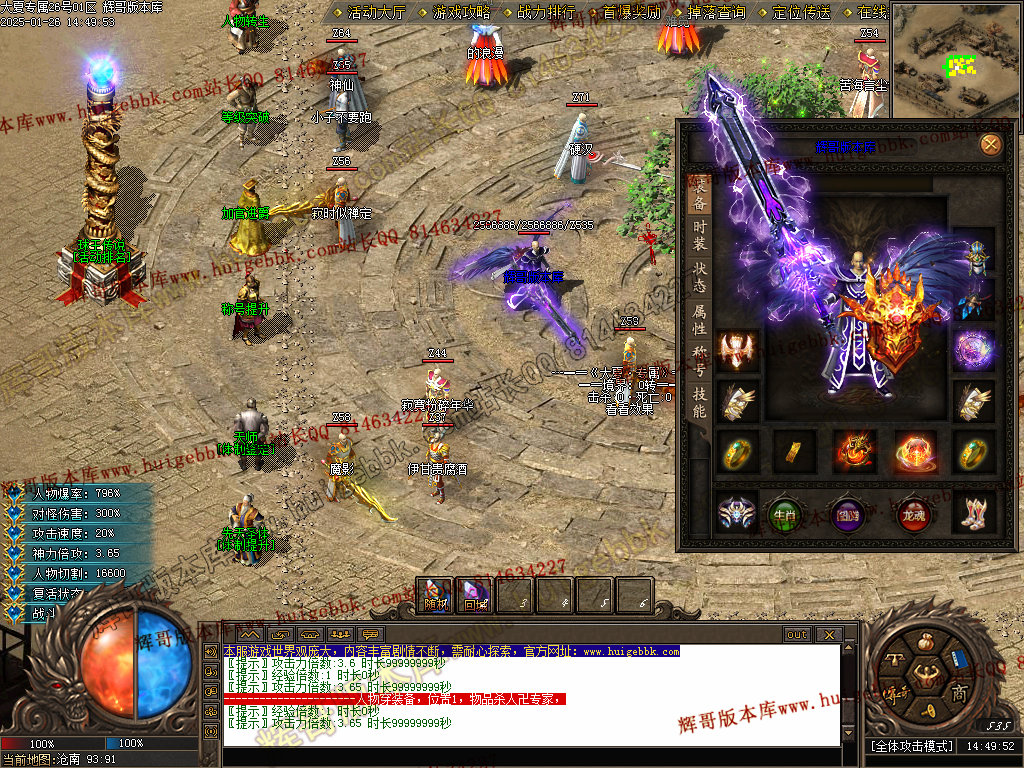Viewport: 1024px width, 768px height.
Task: Use the 回城 return-to-town hotbar item
Action: pyautogui.click(x=474, y=596)
